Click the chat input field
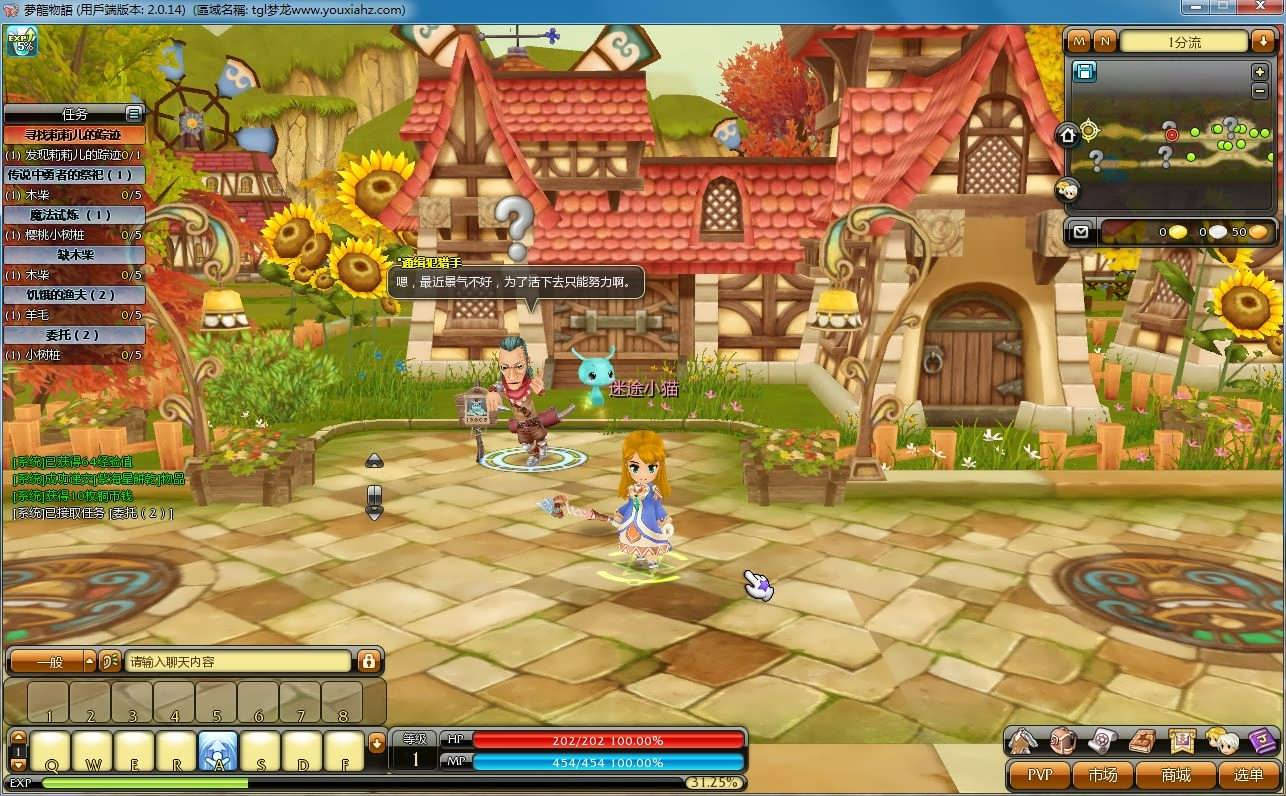This screenshot has width=1286, height=796. pyautogui.click(x=238, y=661)
